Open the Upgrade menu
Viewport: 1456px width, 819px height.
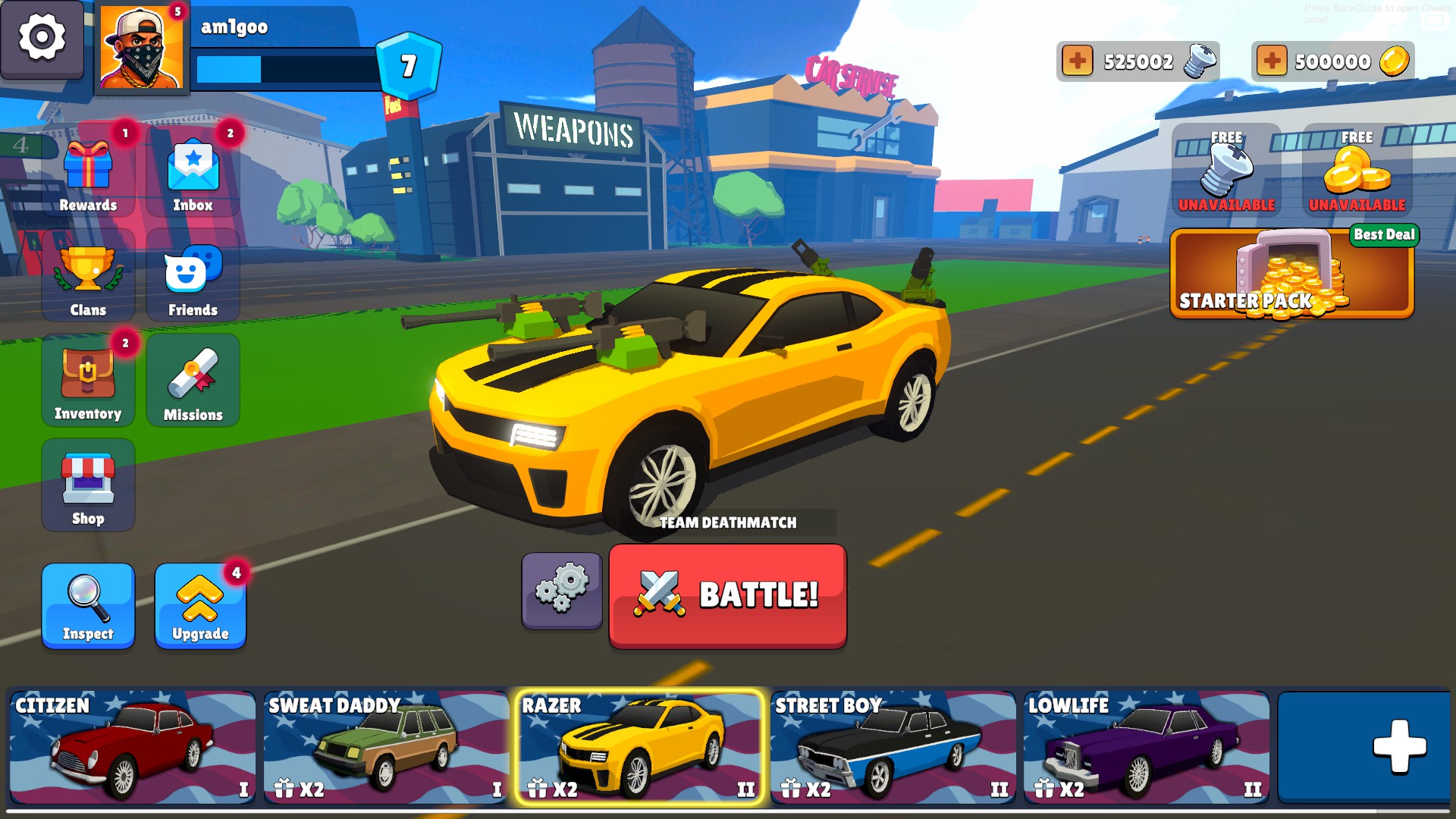click(x=200, y=606)
